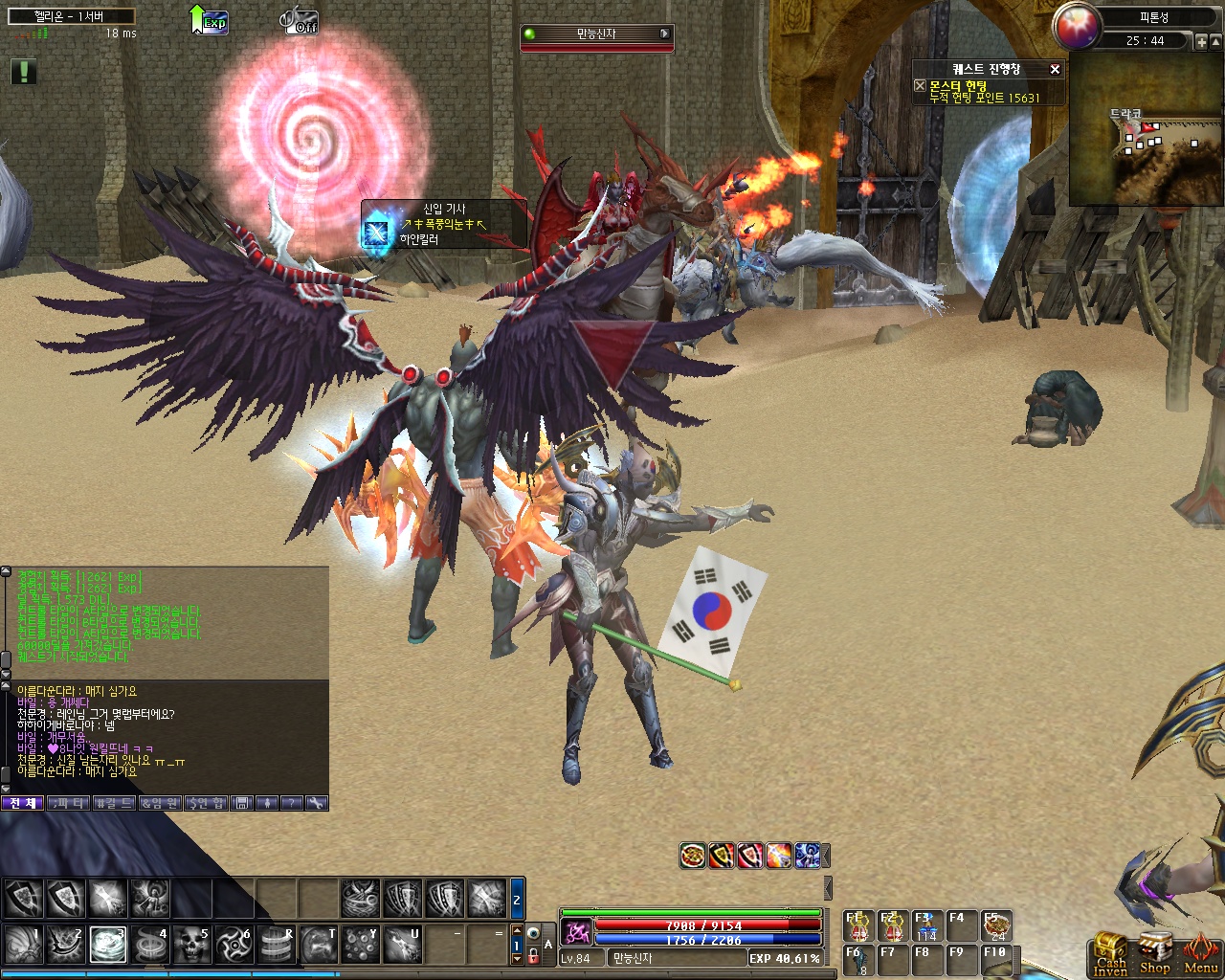Image resolution: width=1225 pixels, height=980 pixels.
Task: Close the quest progress window
Action: [x=1055, y=69]
